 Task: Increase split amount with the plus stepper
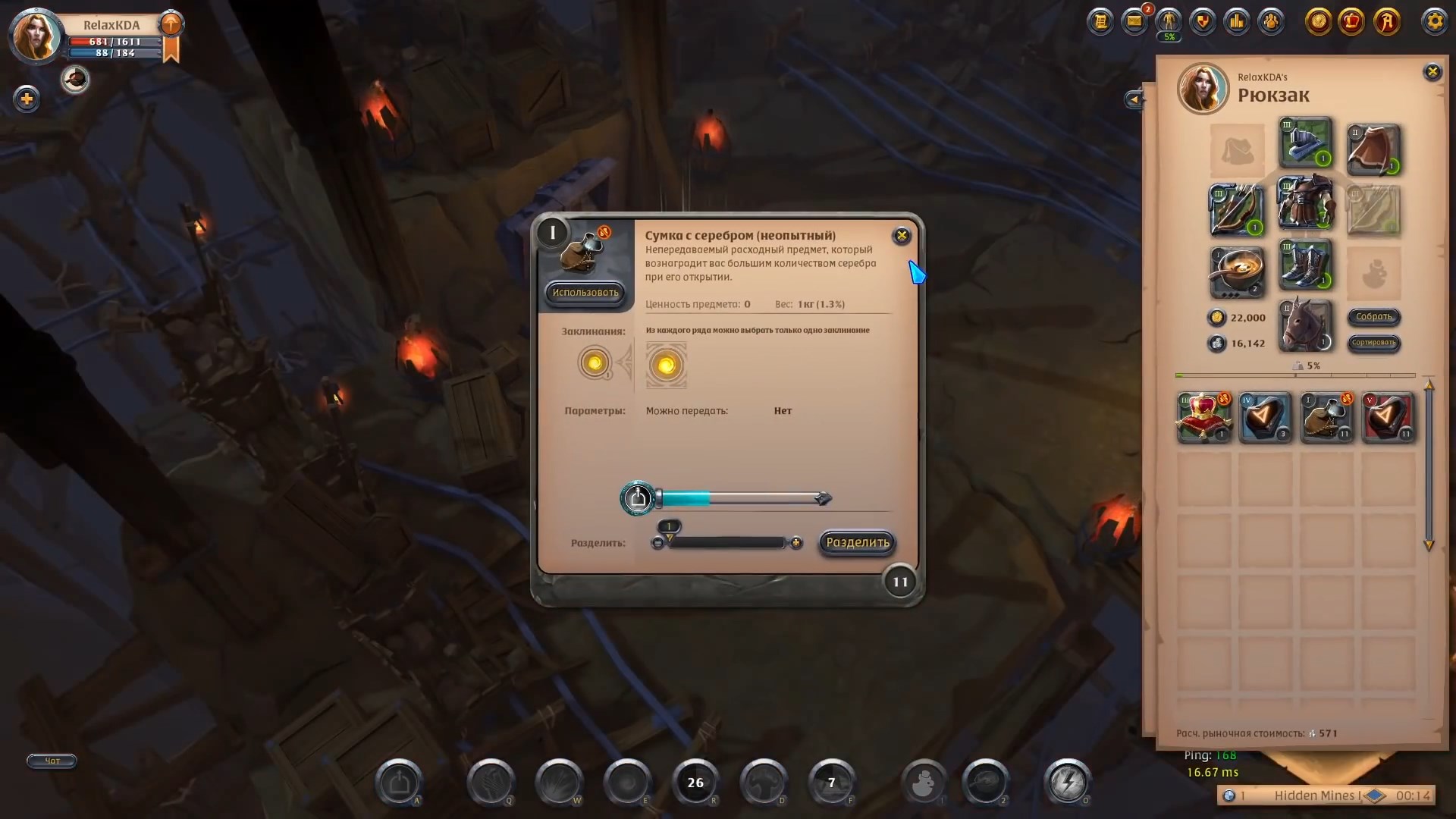coord(797,543)
